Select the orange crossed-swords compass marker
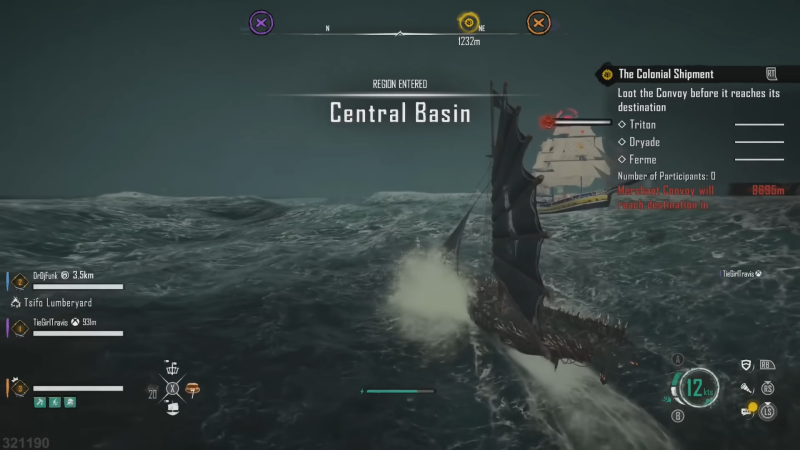The width and height of the screenshot is (800, 450). click(x=538, y=21)
